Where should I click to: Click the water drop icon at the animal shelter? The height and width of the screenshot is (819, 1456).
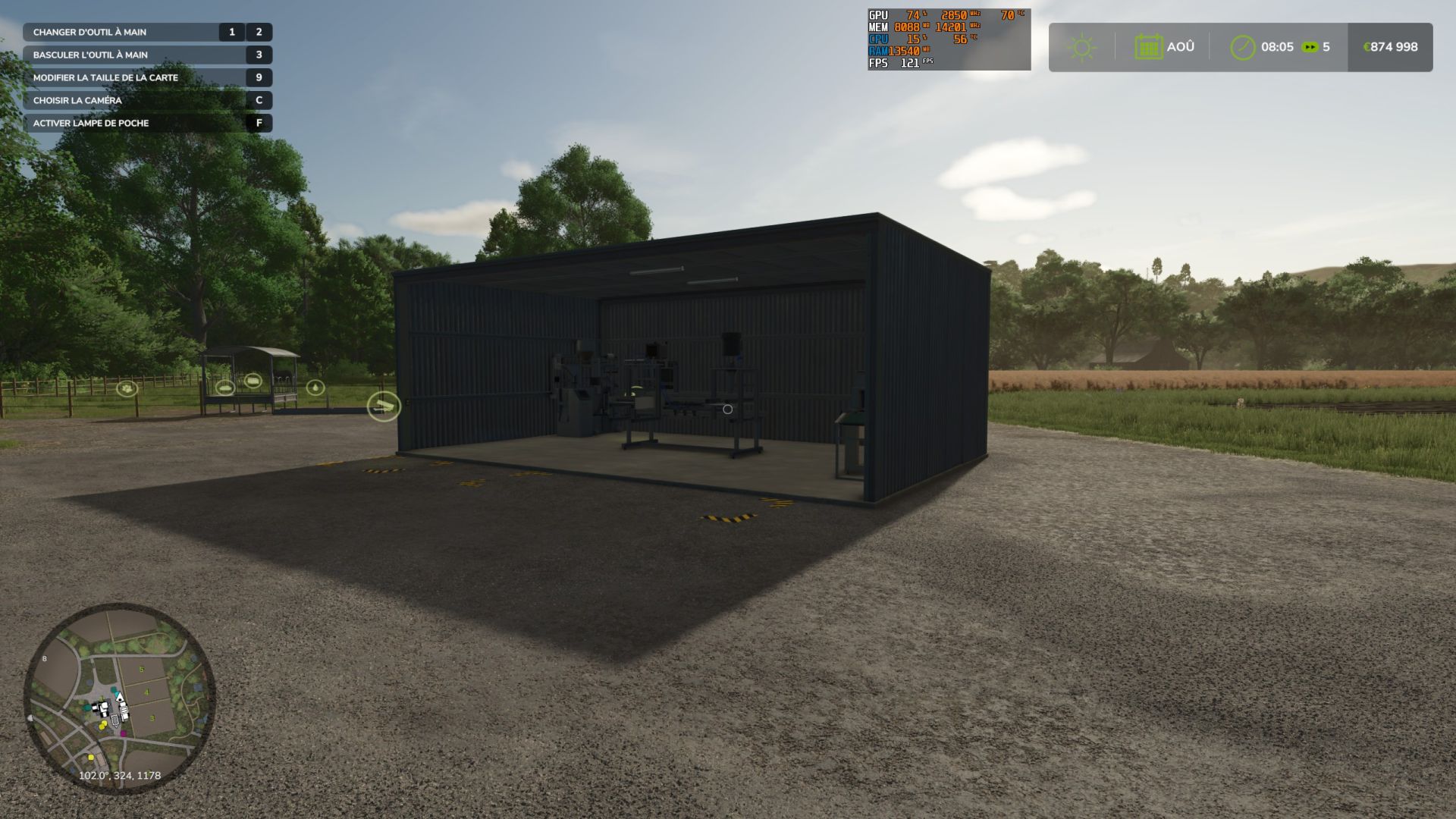click(x=316, y=388)
